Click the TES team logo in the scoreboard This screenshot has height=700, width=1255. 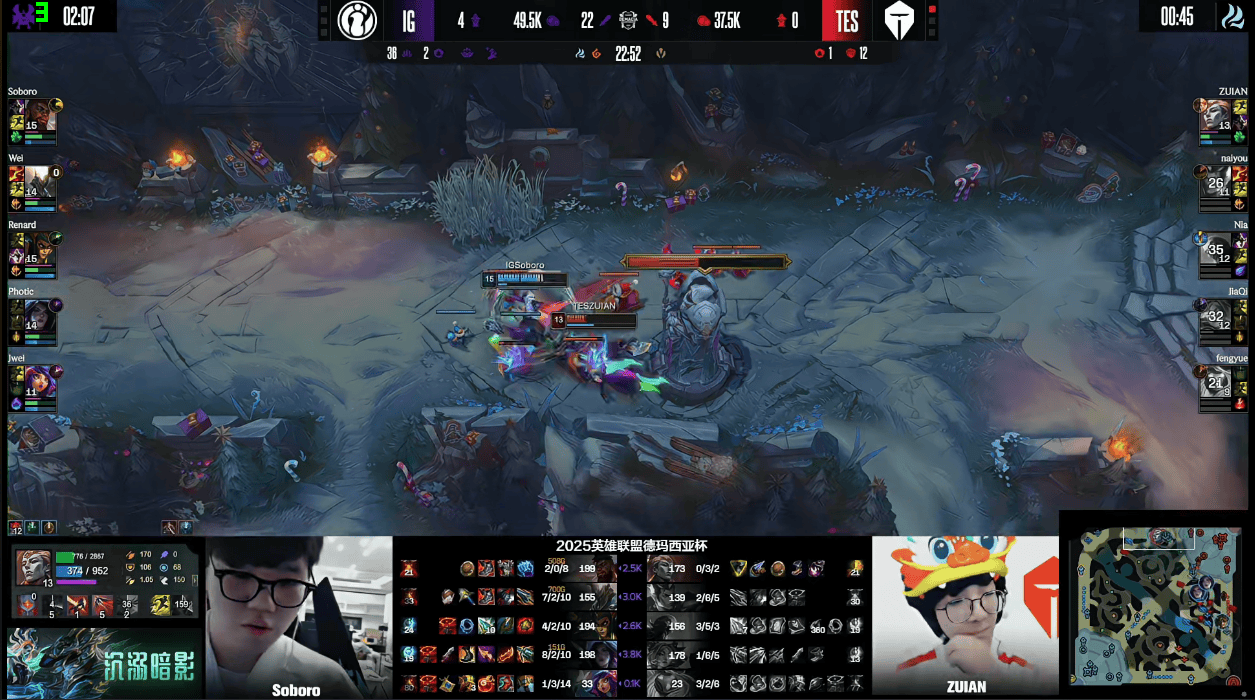click(898, 20)
